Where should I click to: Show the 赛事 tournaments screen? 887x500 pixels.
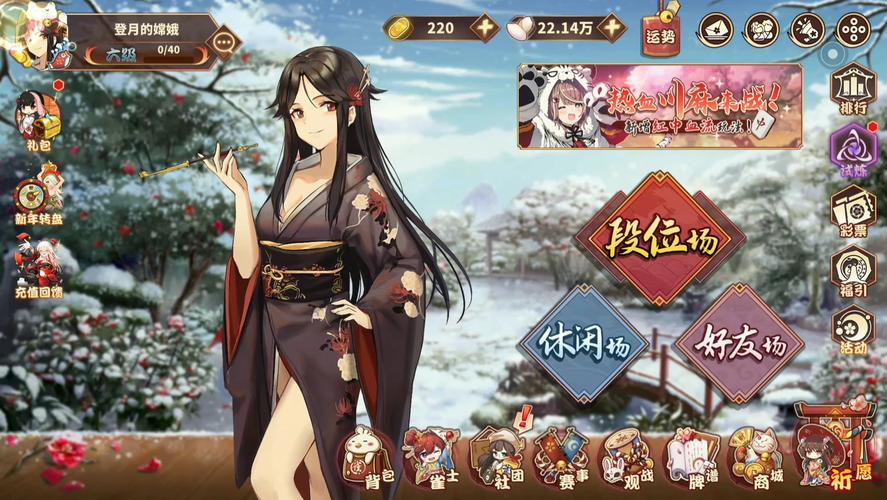coord(561,461)
